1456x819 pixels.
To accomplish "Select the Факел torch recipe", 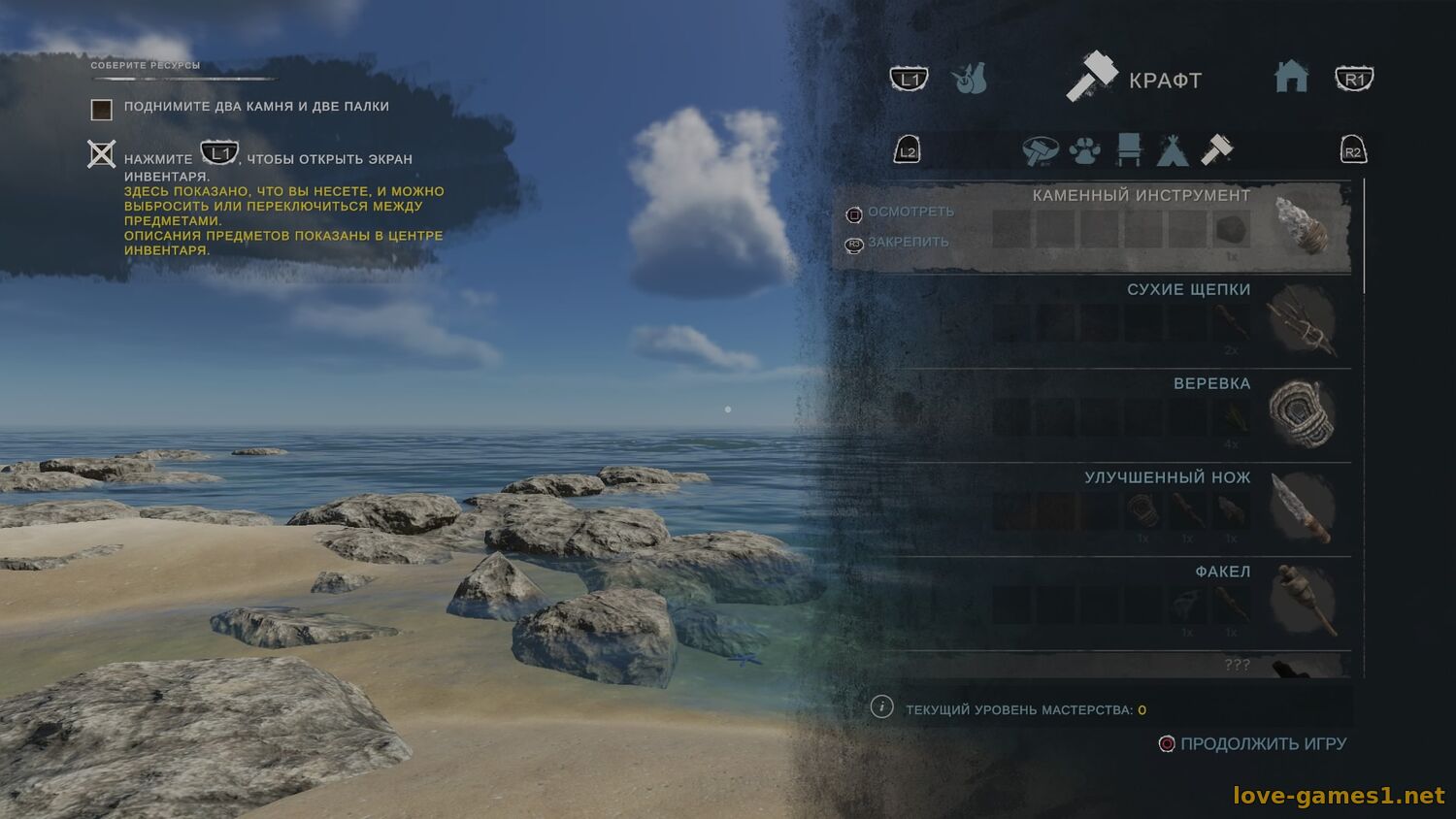I will coord(1222,572).
